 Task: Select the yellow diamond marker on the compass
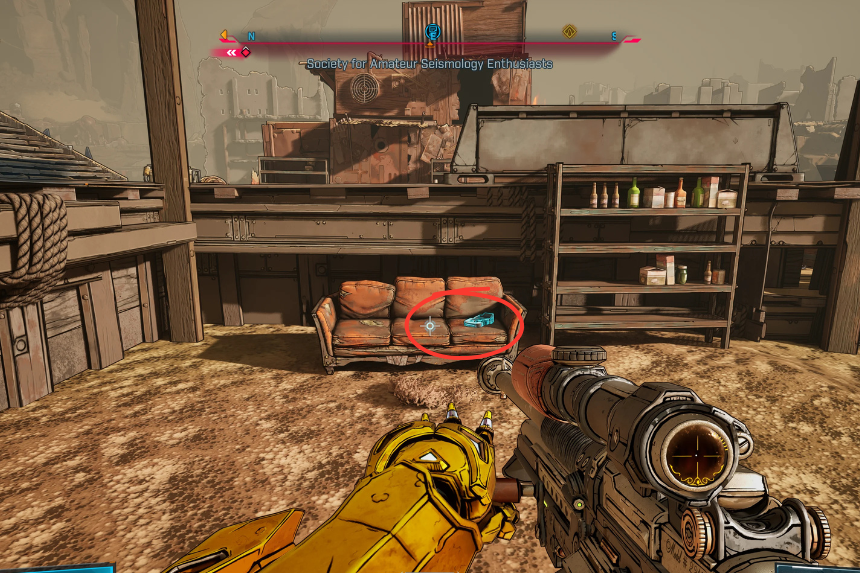pos(569,32)
